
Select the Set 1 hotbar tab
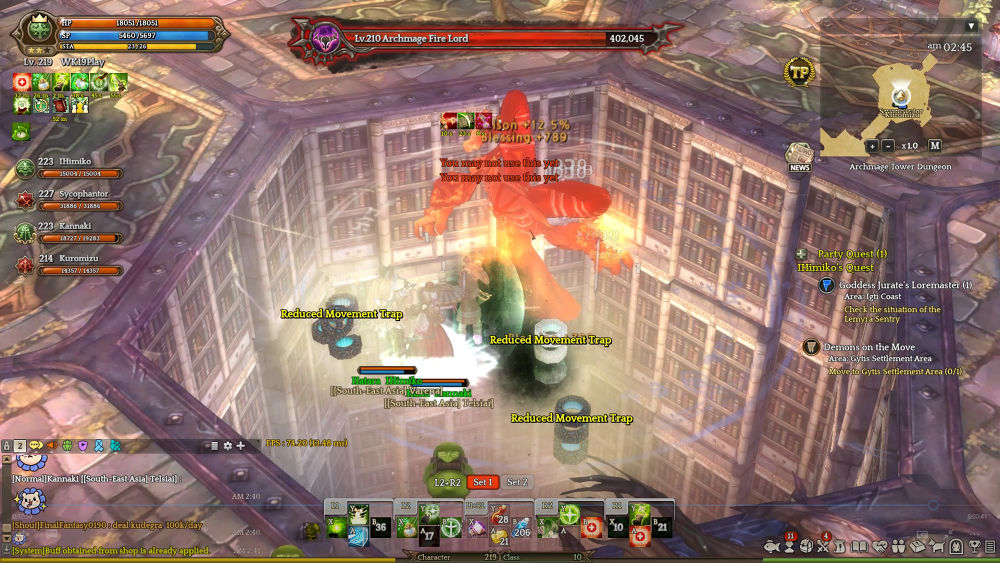tap(484, 482)
